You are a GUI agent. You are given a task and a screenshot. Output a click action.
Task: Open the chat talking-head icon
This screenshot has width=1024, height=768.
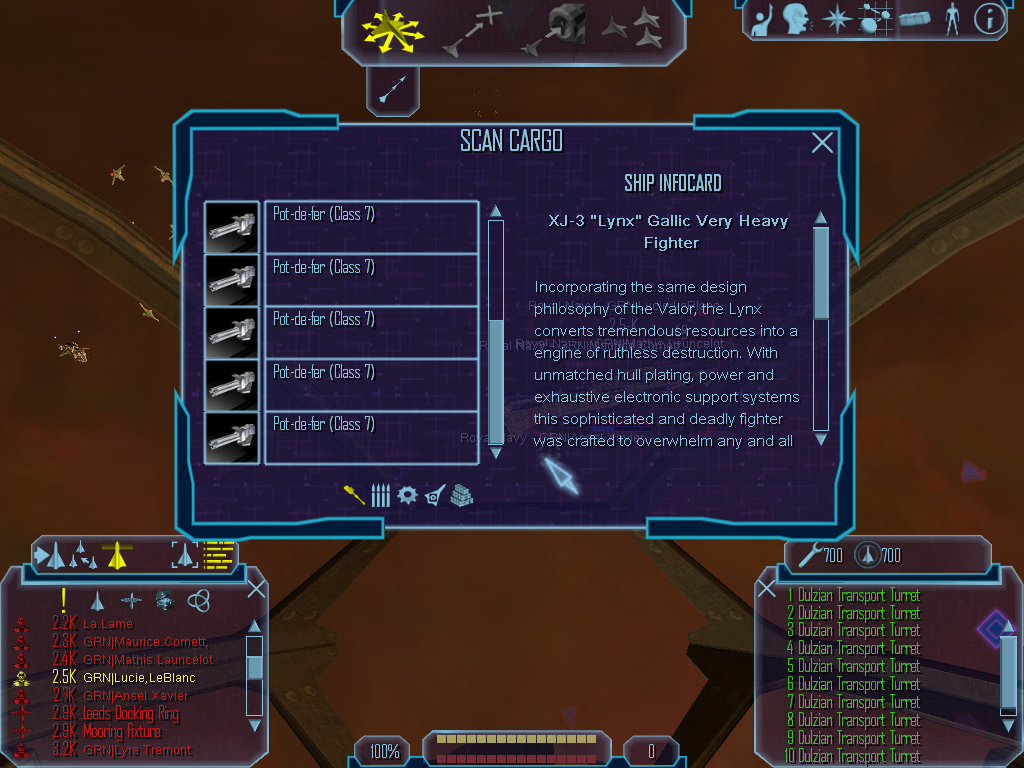[796, 18]
